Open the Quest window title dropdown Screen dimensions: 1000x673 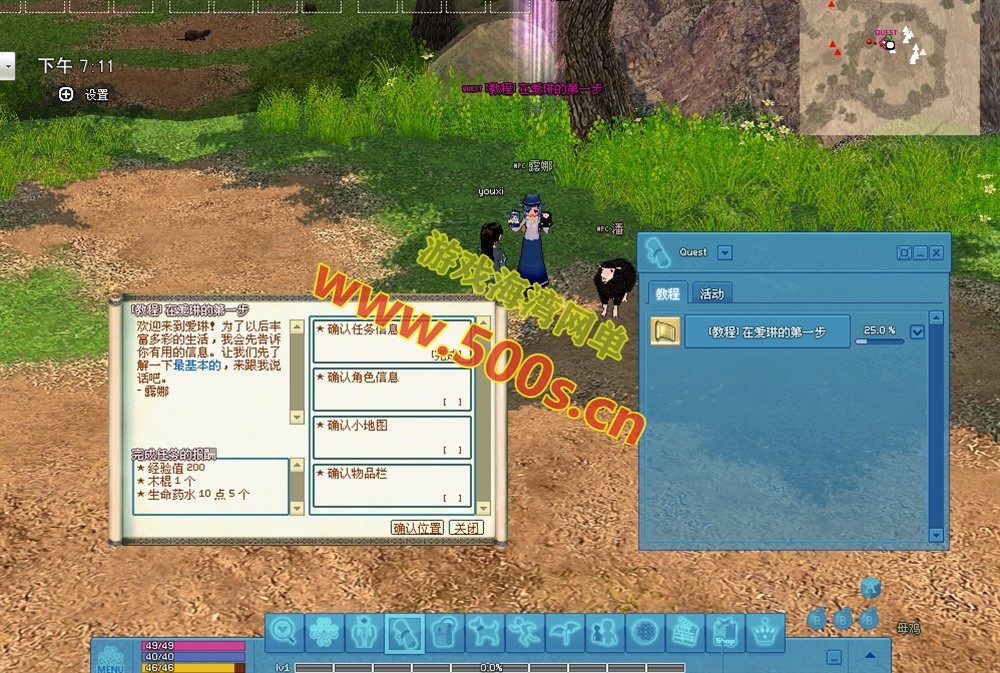(x=725, y=253)
